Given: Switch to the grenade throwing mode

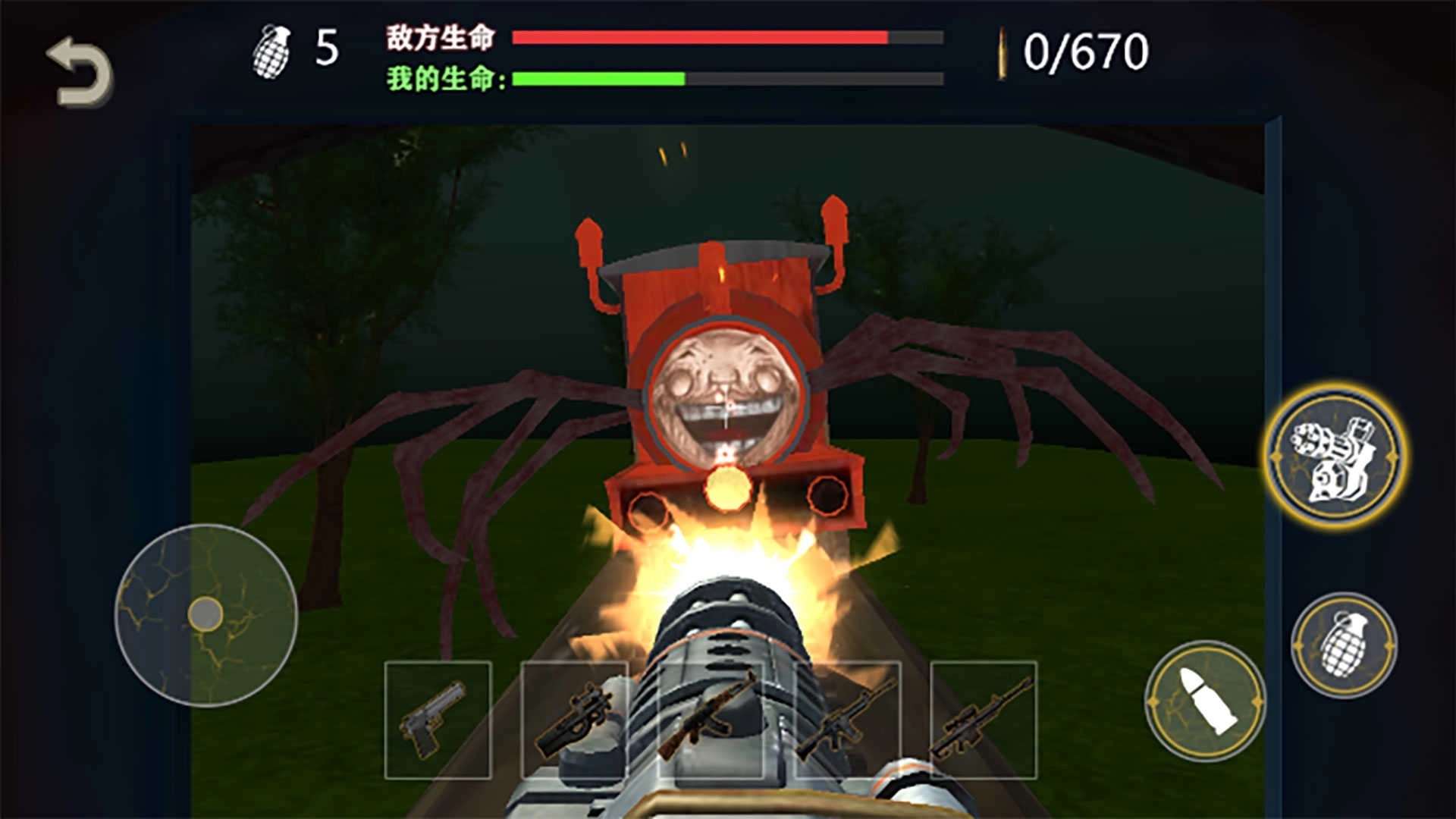Looking at the screenshot, I should 1345,646.
